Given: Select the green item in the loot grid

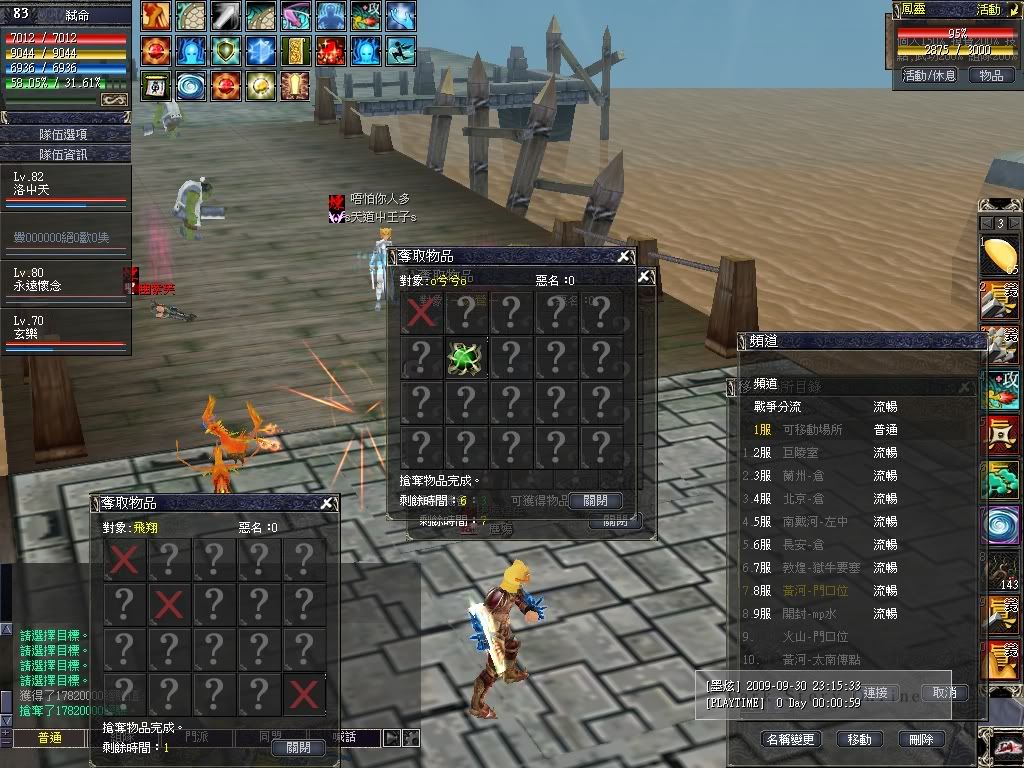Looking at the screenshot, I should click(x=465, y=357).
